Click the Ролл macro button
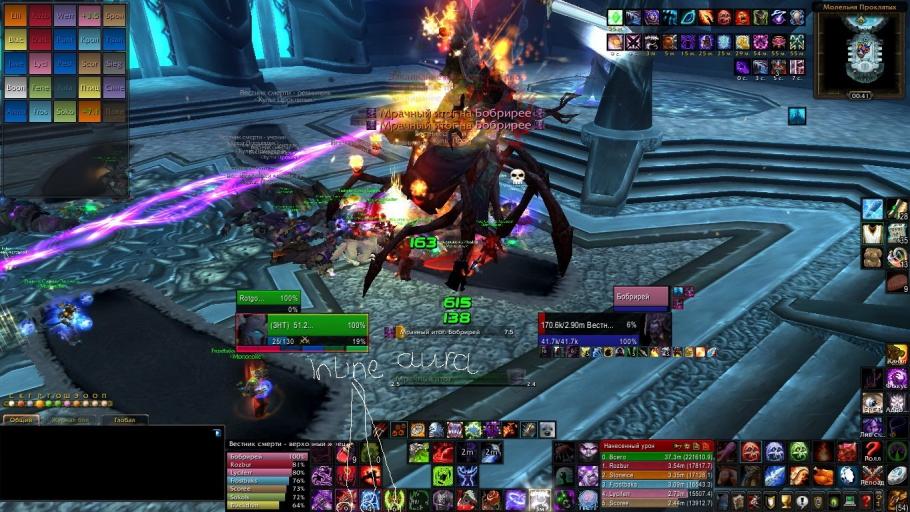This screenshot has width=910, height=512. (873, 451)
